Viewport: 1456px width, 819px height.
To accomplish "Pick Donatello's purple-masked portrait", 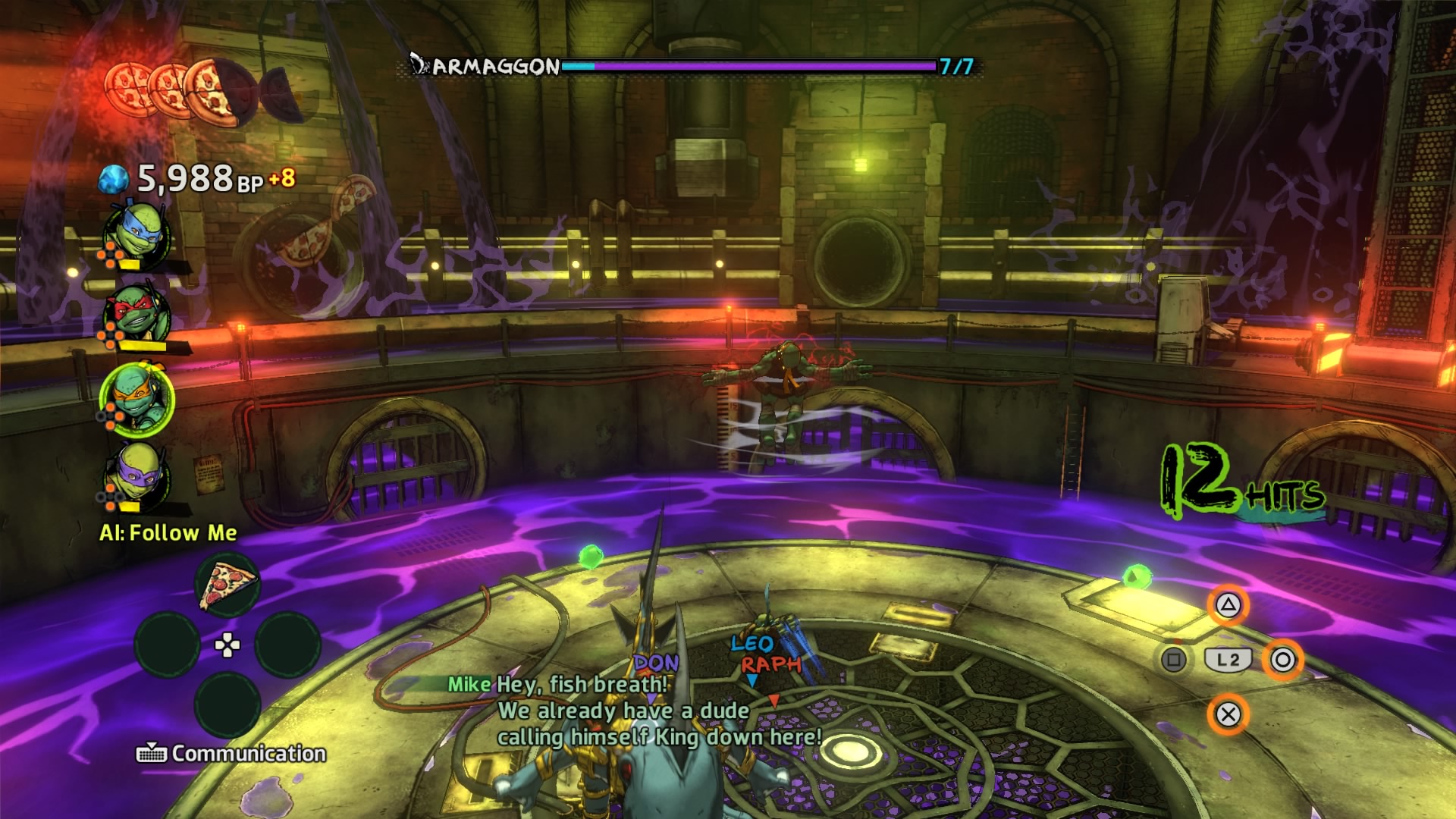I will point(137,476).
